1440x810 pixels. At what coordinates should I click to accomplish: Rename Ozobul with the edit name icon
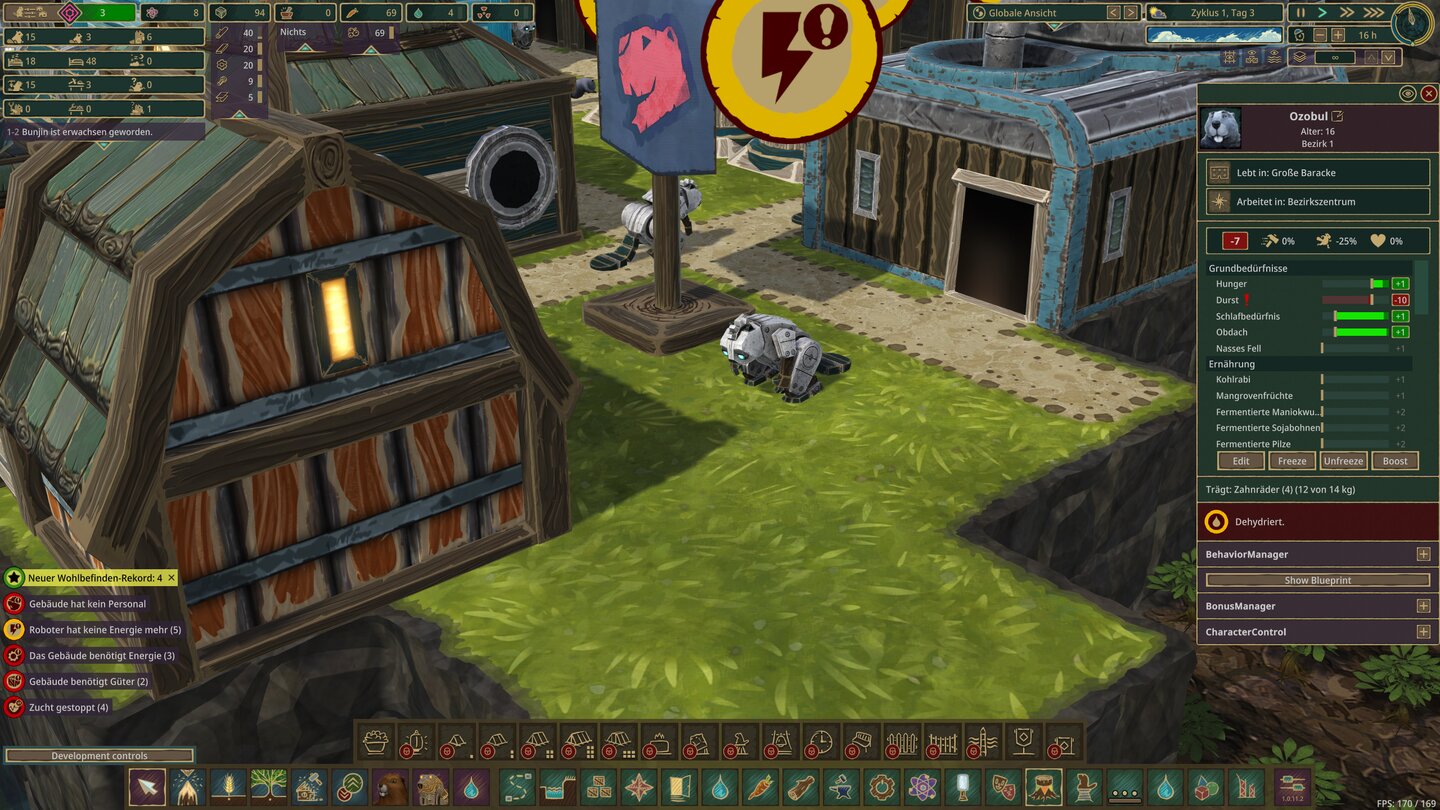pos(1338,116)
